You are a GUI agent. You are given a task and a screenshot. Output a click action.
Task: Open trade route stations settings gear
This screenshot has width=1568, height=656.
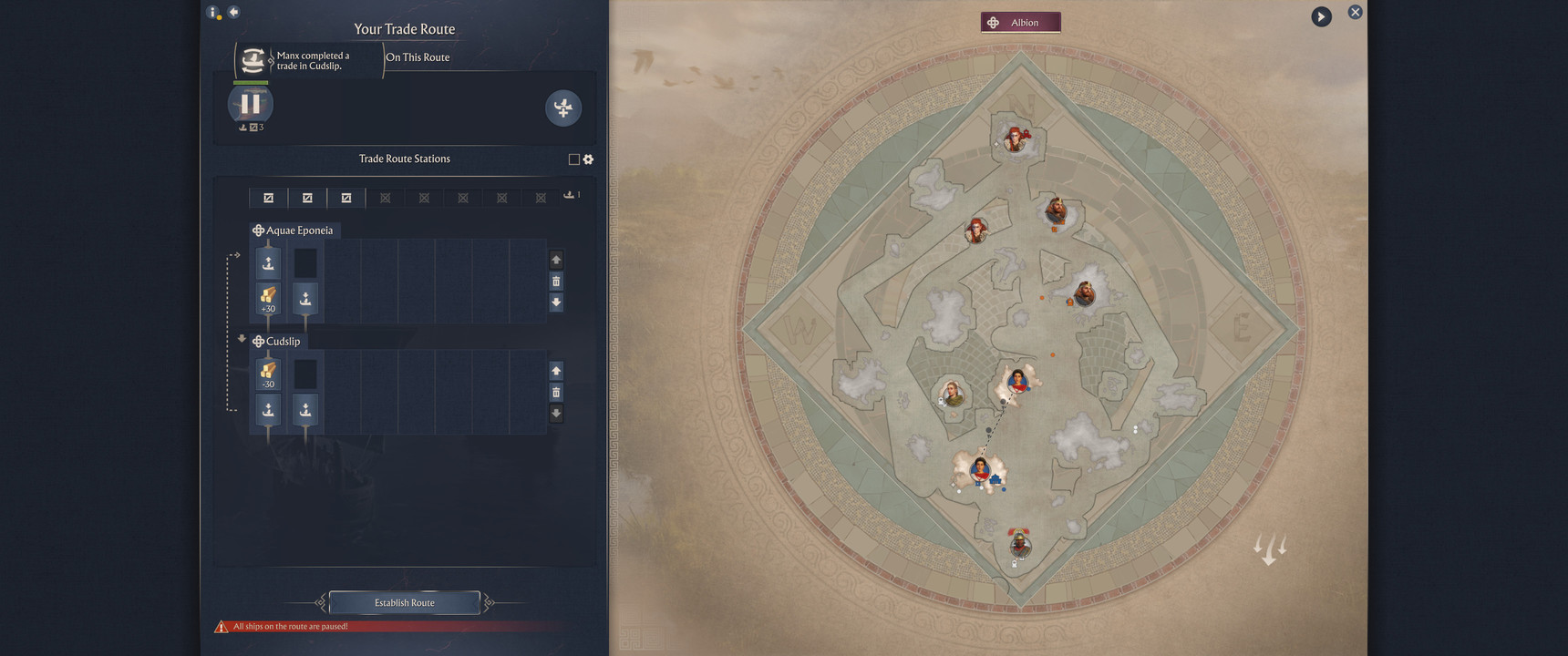(x=589, y=159)
